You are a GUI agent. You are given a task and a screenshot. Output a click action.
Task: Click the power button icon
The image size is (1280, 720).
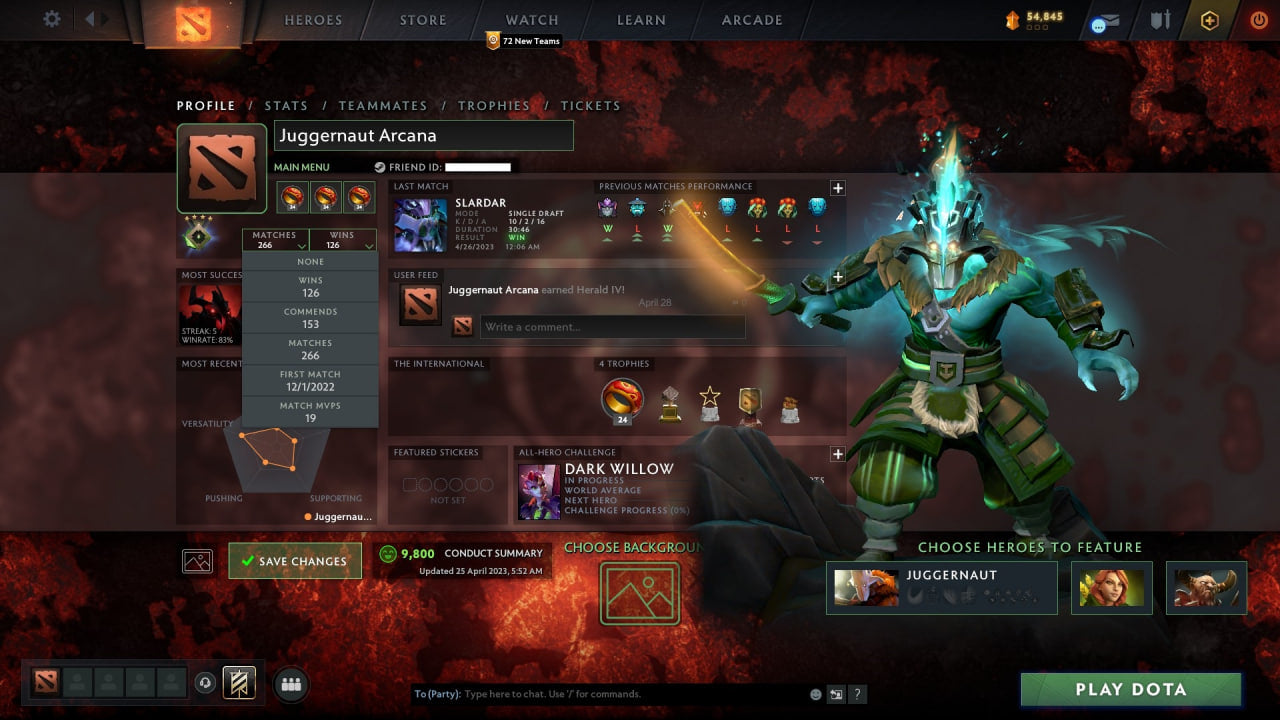point(1258,19)
